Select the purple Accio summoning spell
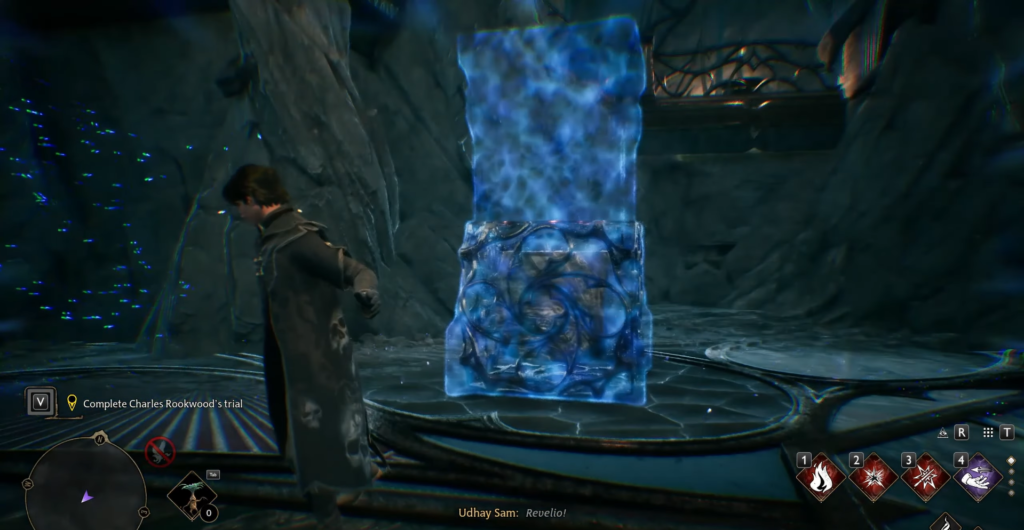The image size is (1024, 530). tap(976, 477)
